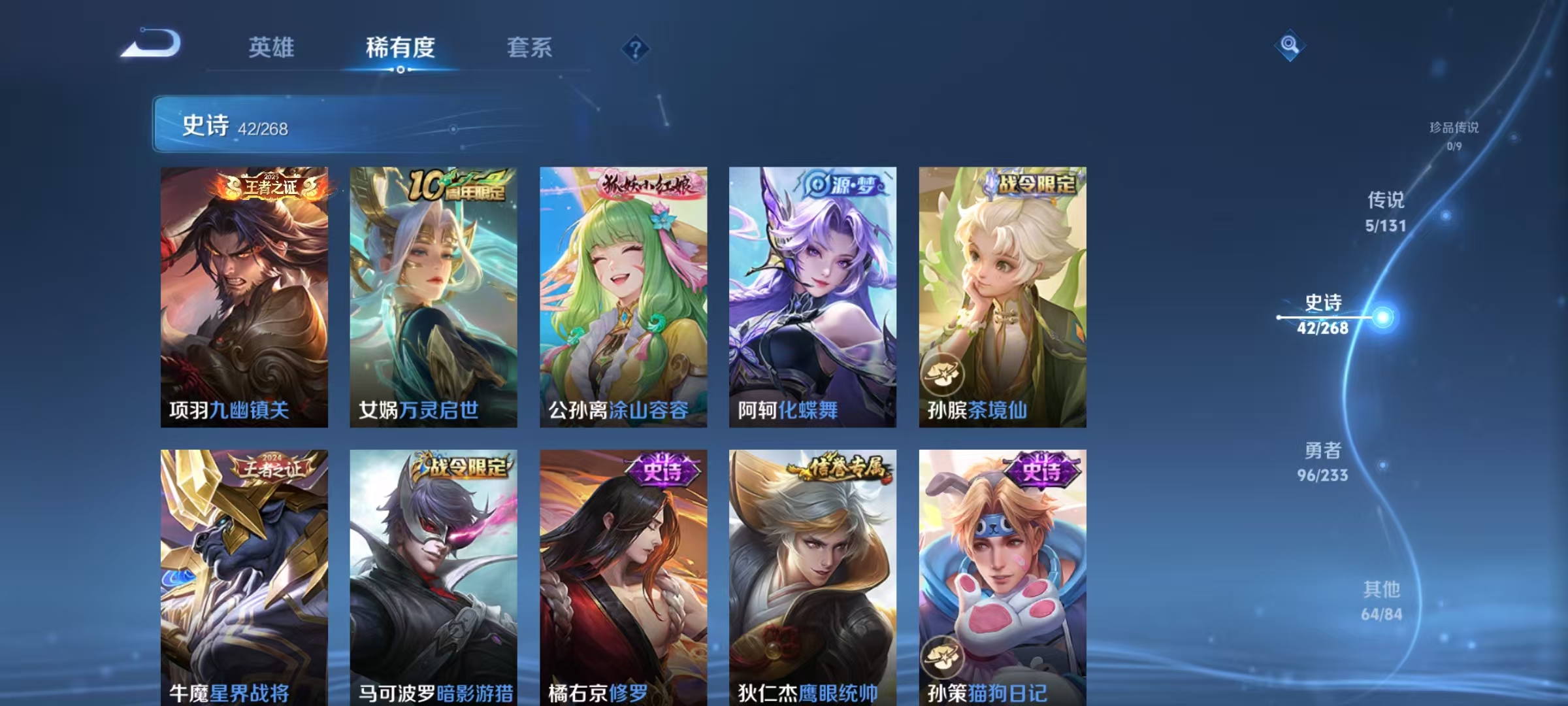
Task: Expand details for the 稀有度 tab indicator dot
Action: tap(400, 68)
